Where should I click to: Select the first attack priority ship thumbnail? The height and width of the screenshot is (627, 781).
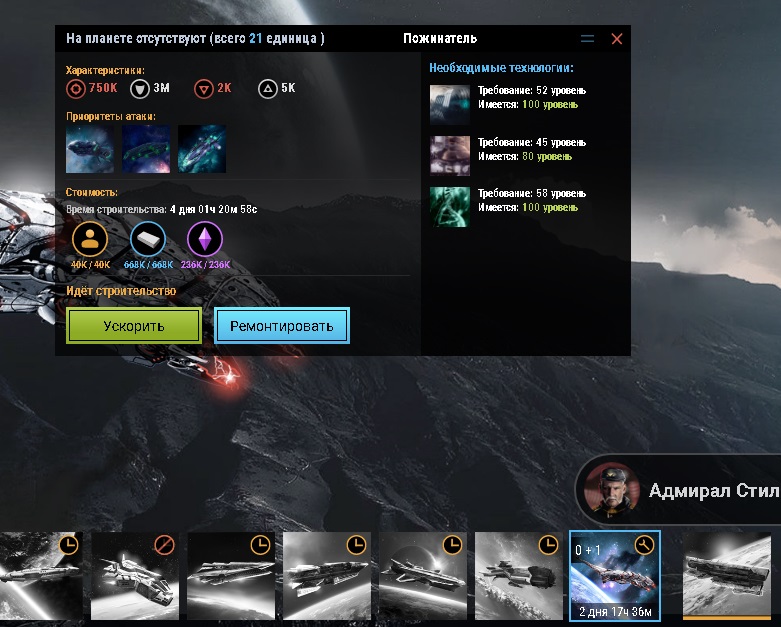coord(90,149)
